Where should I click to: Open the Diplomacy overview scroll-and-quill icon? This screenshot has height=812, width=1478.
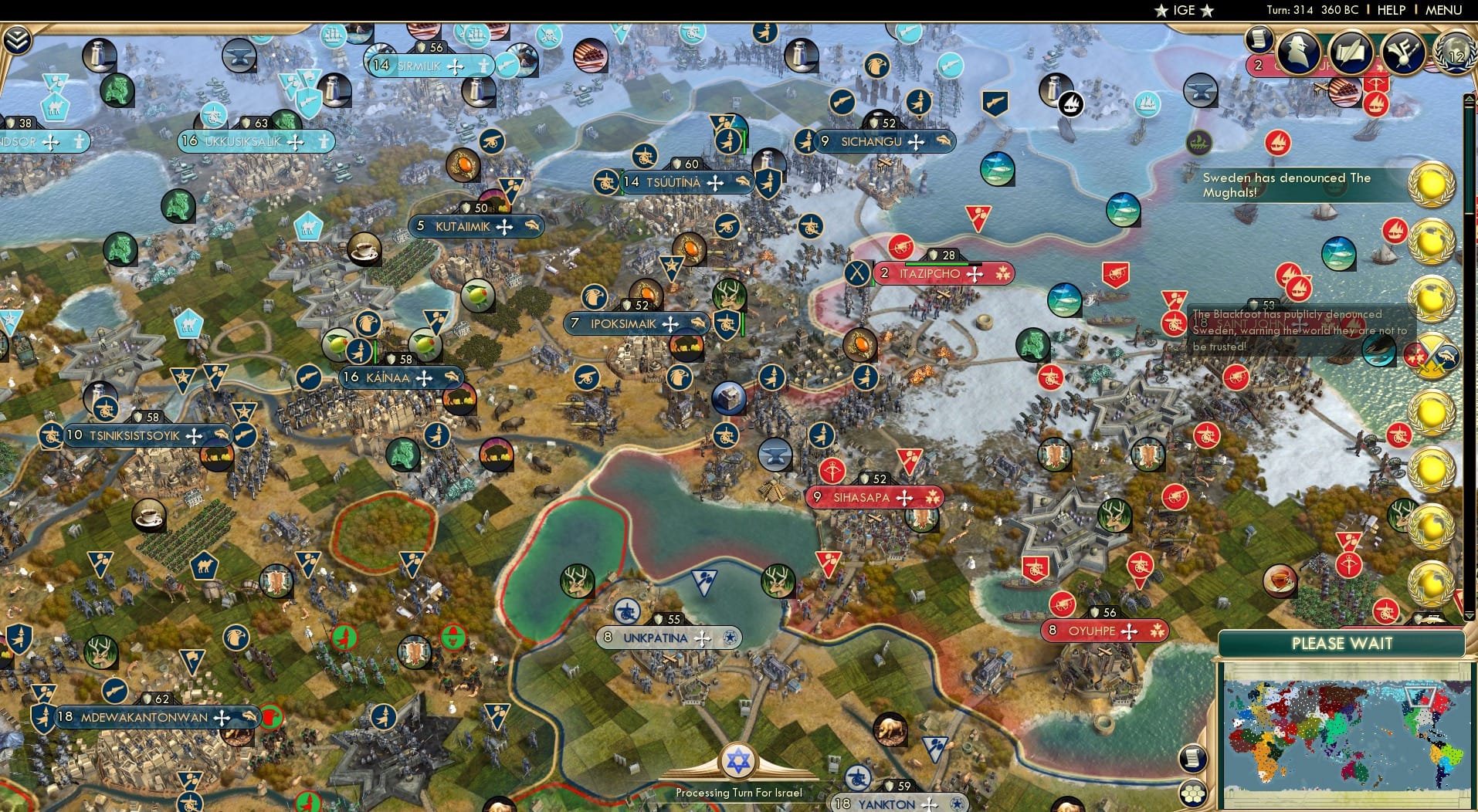click(x=1350, y=53)
